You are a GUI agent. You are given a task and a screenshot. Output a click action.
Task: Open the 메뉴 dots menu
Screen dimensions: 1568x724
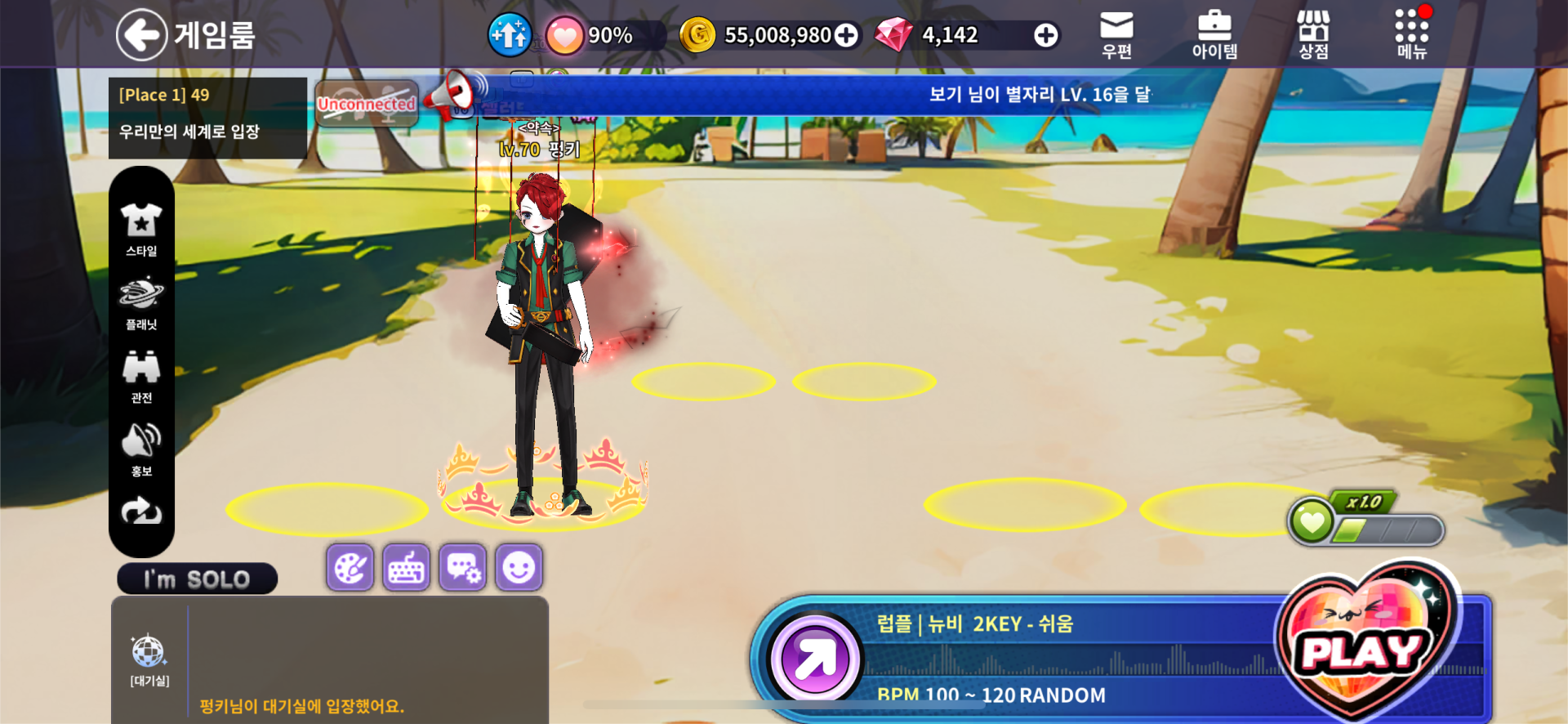click(x=1411, y=35)
